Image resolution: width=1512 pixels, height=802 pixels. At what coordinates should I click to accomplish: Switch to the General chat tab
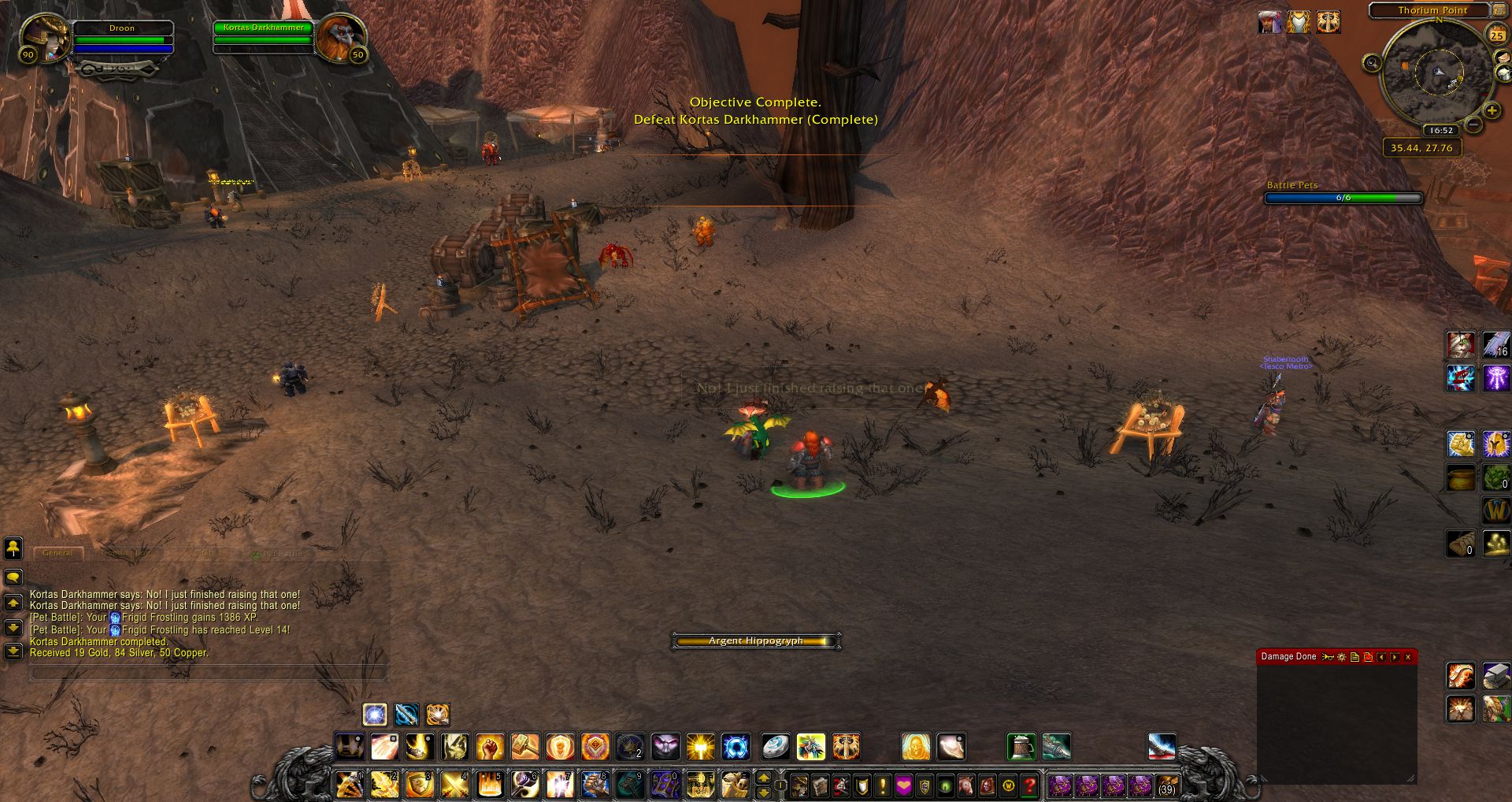point(57,553)
